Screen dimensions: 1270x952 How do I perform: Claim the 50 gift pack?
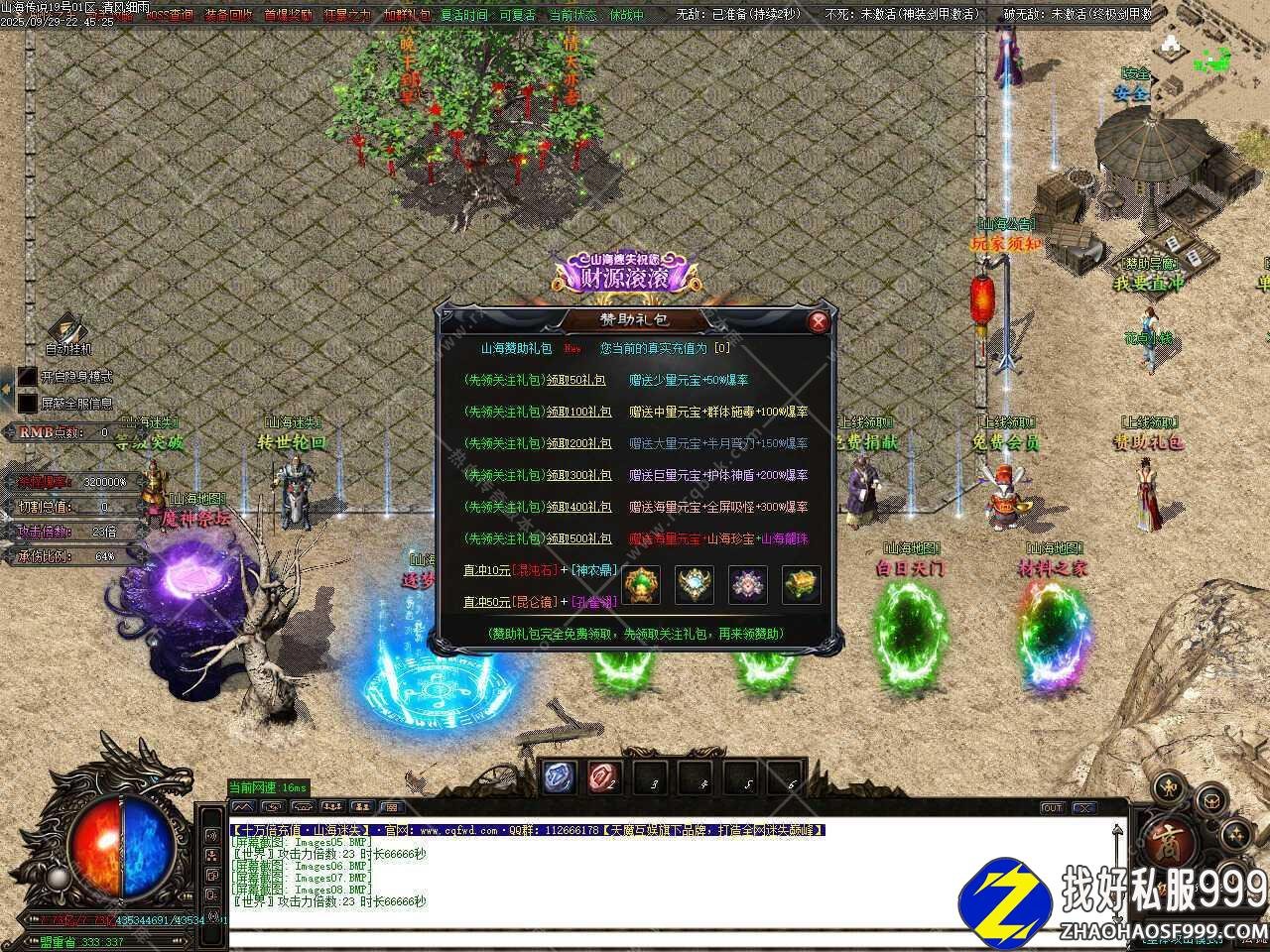coord(579,380)
